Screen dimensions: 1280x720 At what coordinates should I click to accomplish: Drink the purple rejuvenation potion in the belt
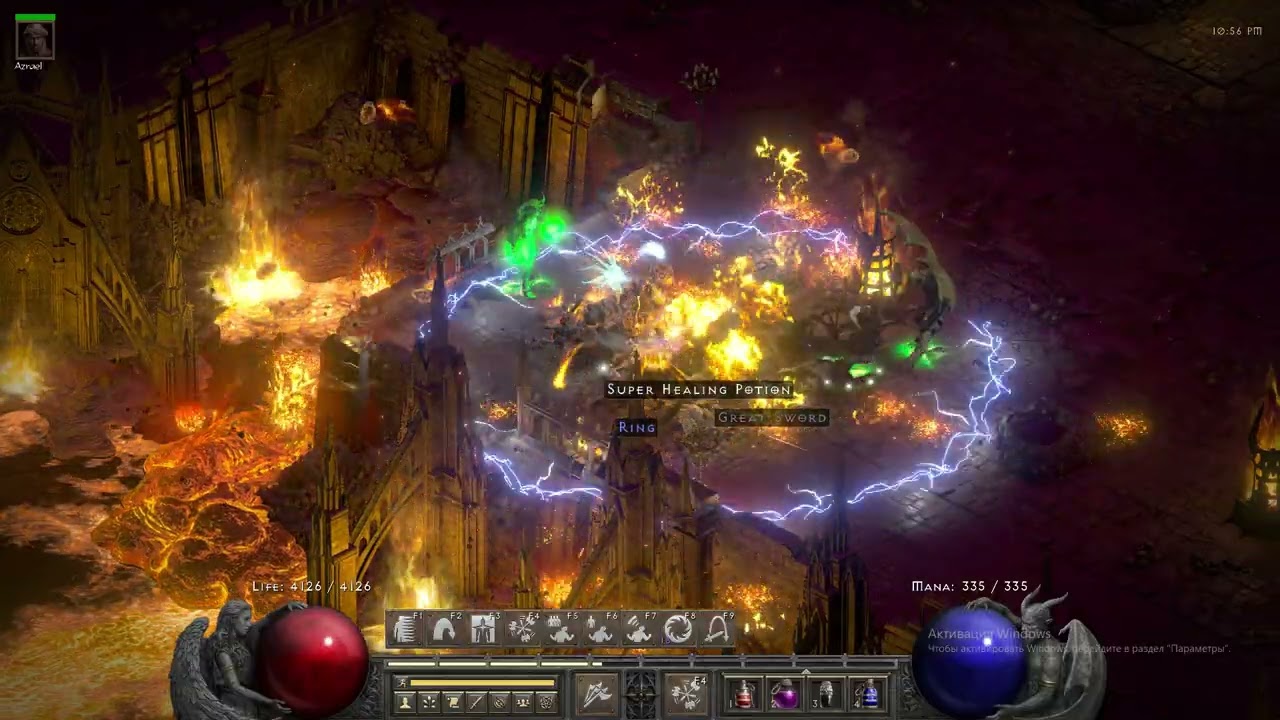coord(784,694)
